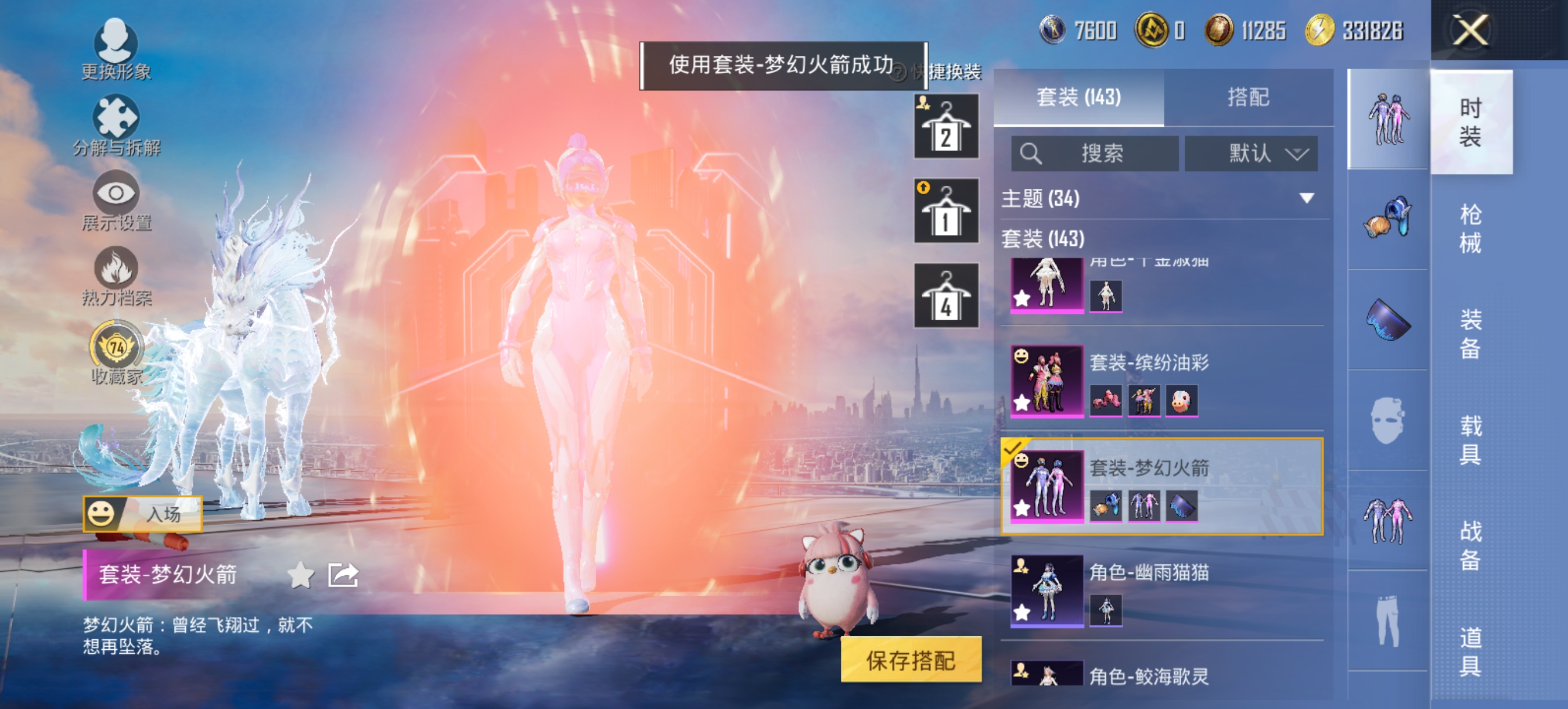This screenshot has height=709, width=1568.
Task: Open the 默认 sort dropdown
Action: pos(1251,153)
